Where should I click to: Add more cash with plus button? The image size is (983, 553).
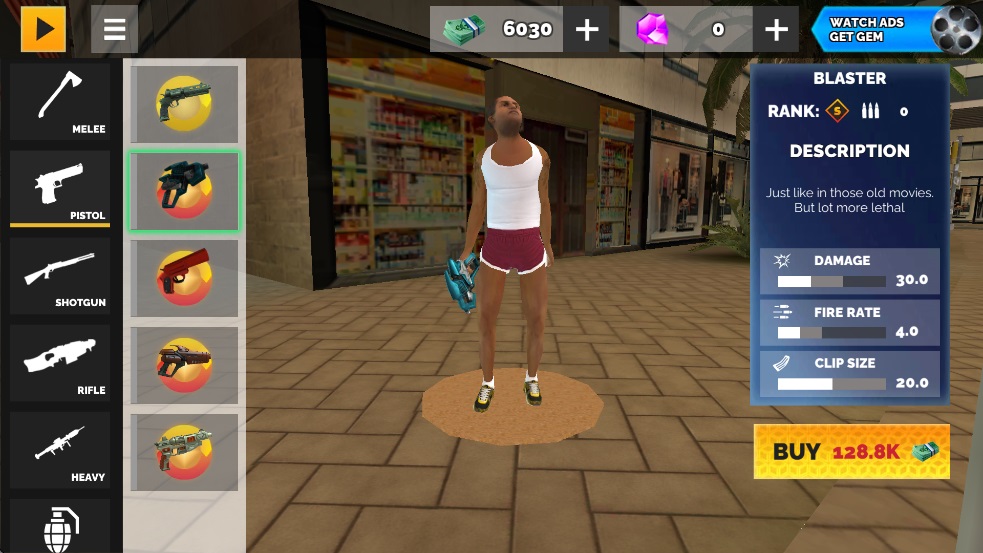pyautogui.click(x=587, y=30)
